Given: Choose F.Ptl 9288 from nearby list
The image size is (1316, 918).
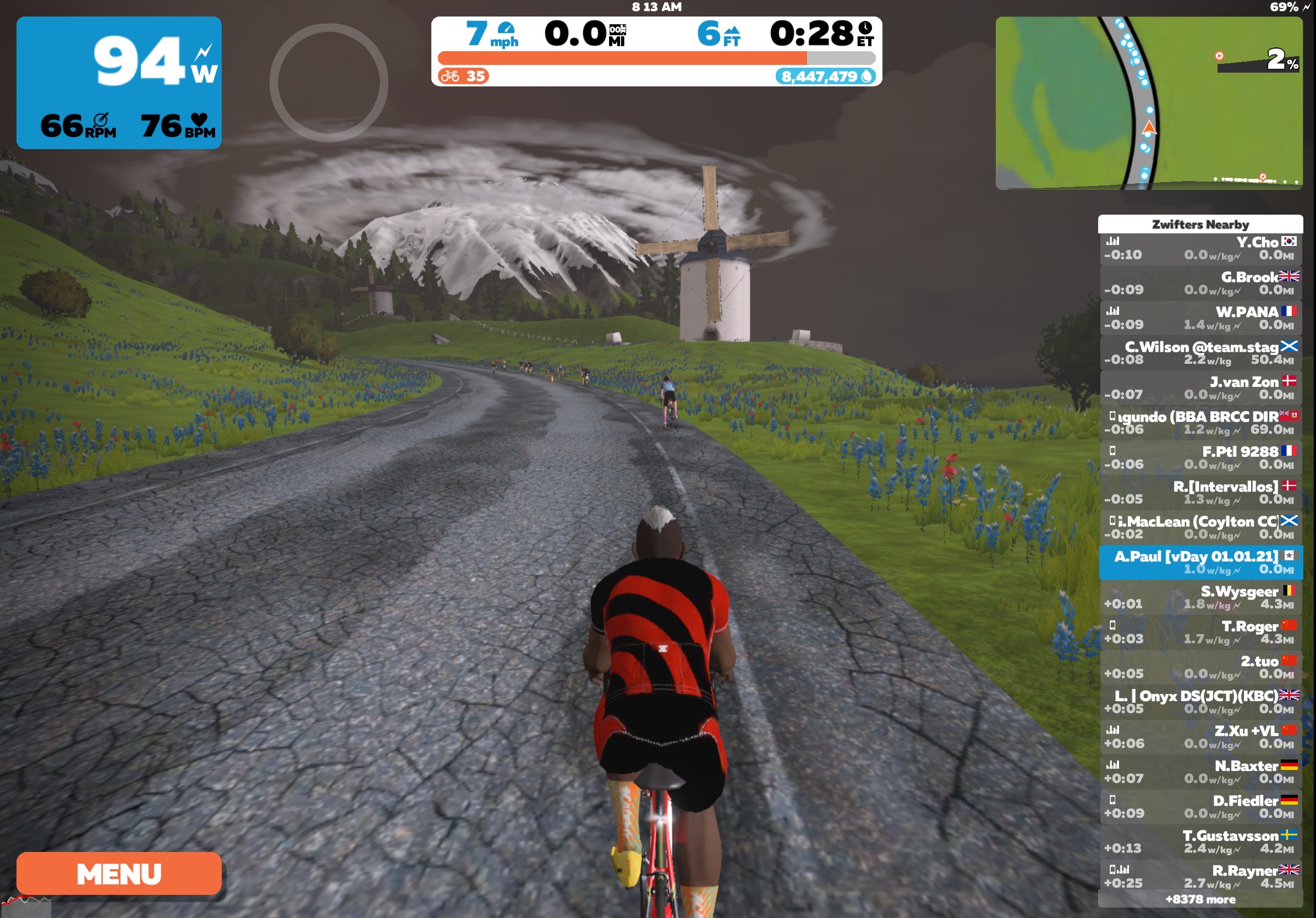Looking at the screenshot, I should click(1200, 457).
